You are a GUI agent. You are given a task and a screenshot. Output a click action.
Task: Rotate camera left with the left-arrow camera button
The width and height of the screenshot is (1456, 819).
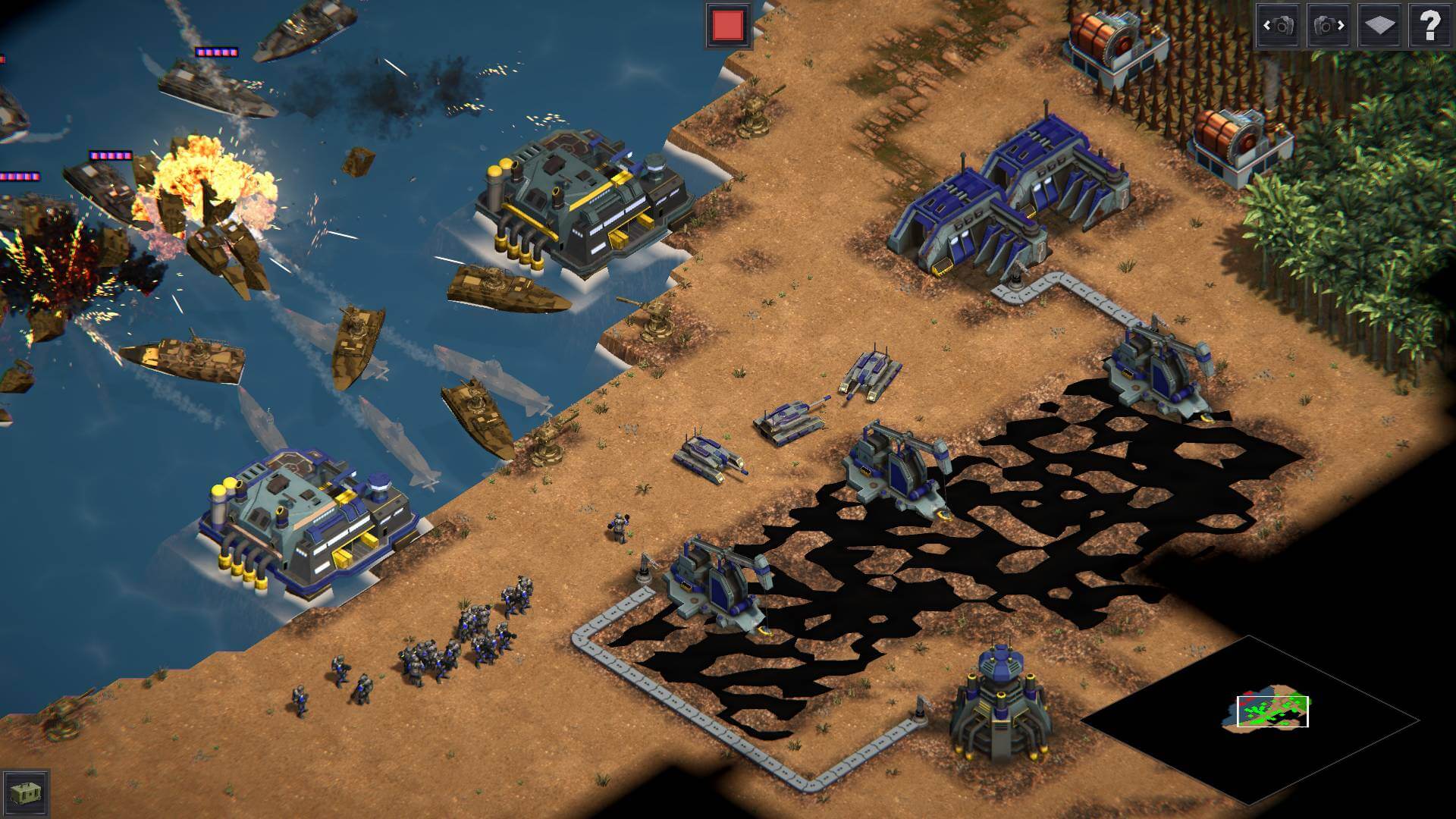click(1279, 26)
